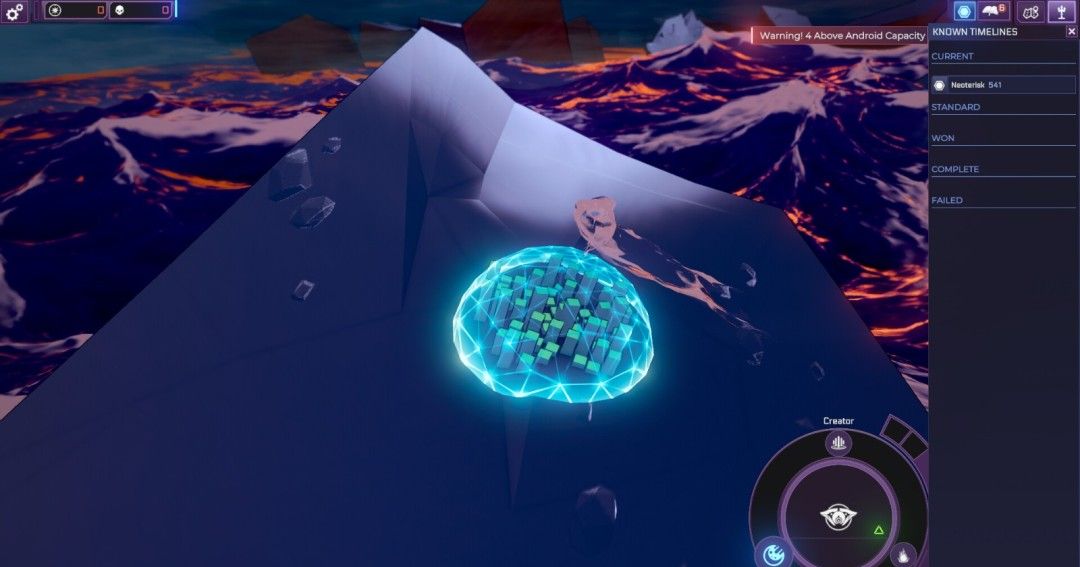This screenshot has width=1080, height=567.
Task: Open the settings gears menu
Action: [13, 11]
